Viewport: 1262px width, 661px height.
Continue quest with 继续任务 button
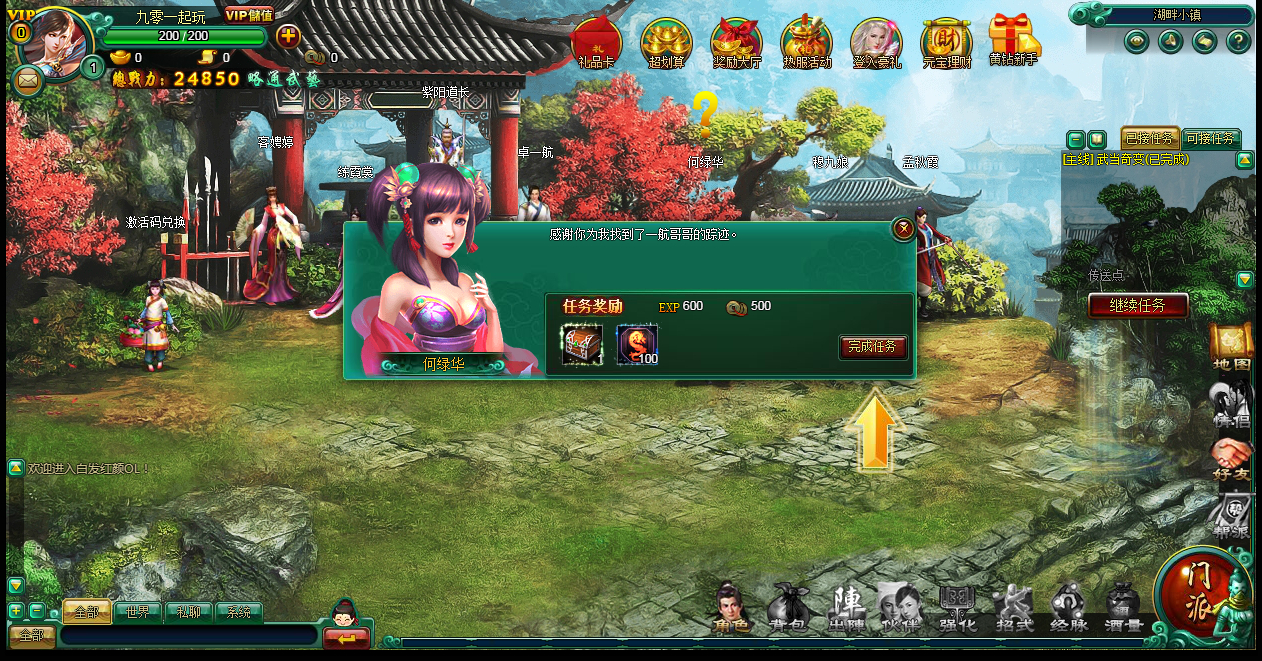1138,305
